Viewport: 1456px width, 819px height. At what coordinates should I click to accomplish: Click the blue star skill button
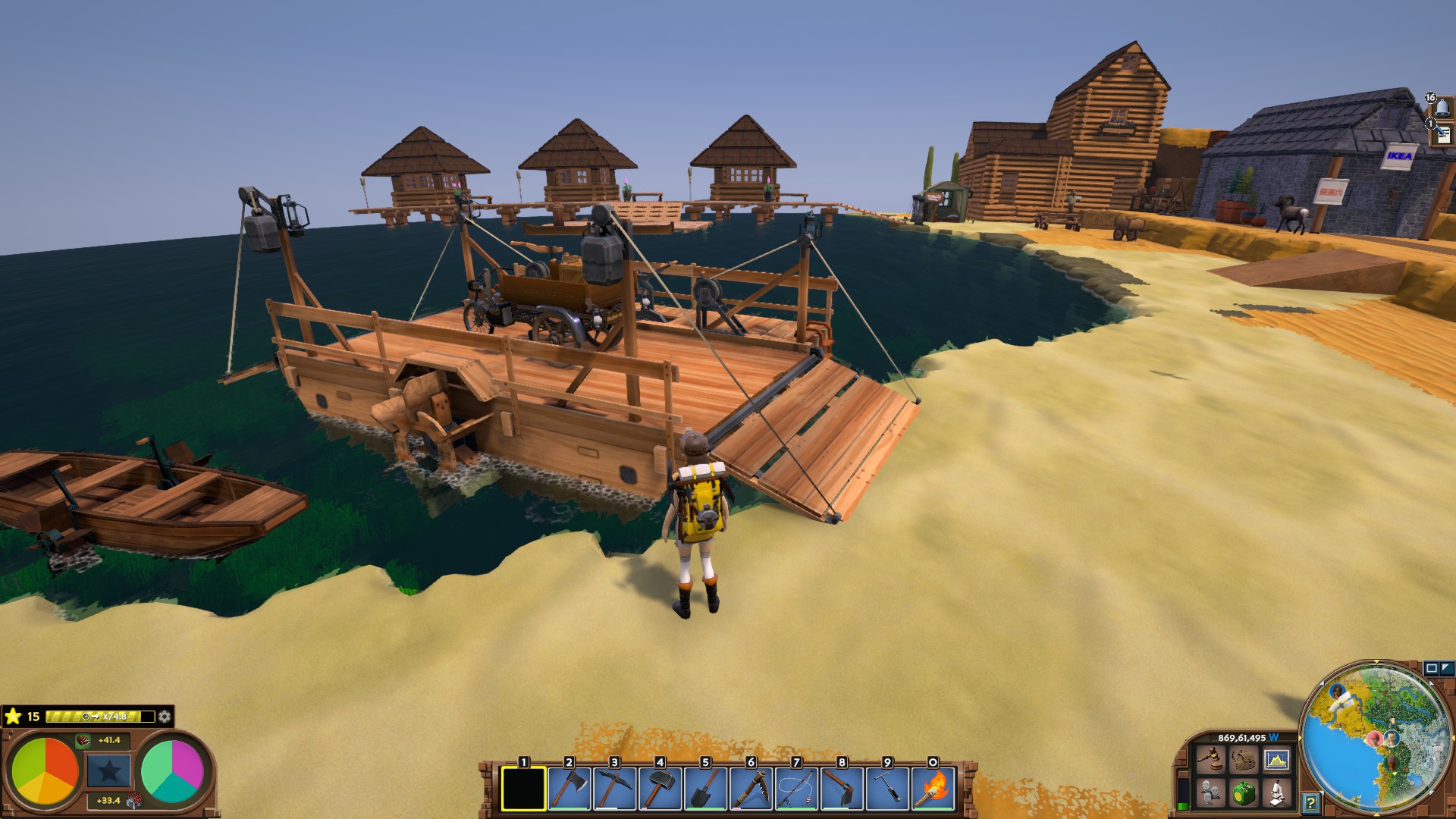(109, 771)
